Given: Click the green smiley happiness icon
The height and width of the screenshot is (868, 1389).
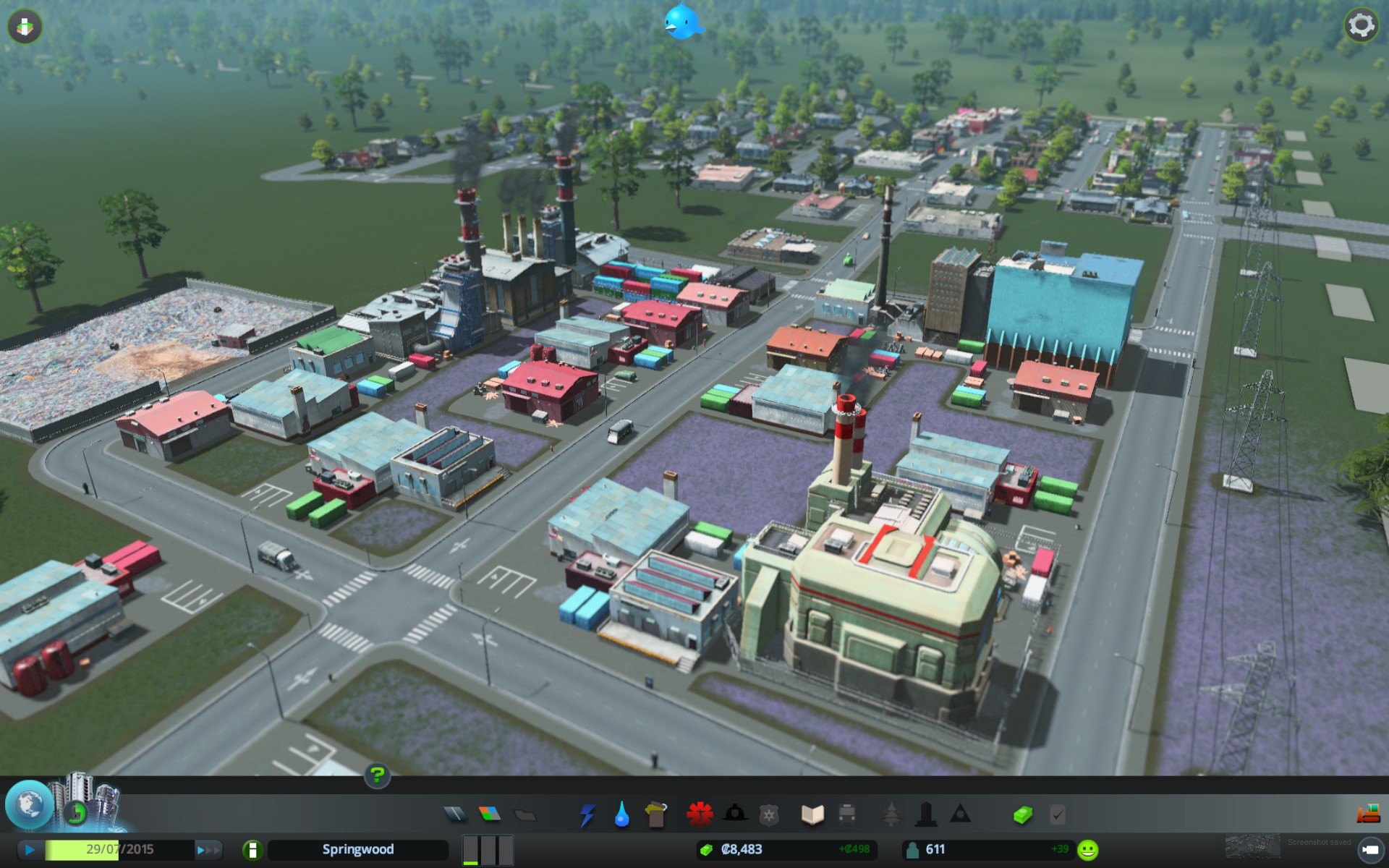Looking at the screenshot, I should pos(1087,849).
